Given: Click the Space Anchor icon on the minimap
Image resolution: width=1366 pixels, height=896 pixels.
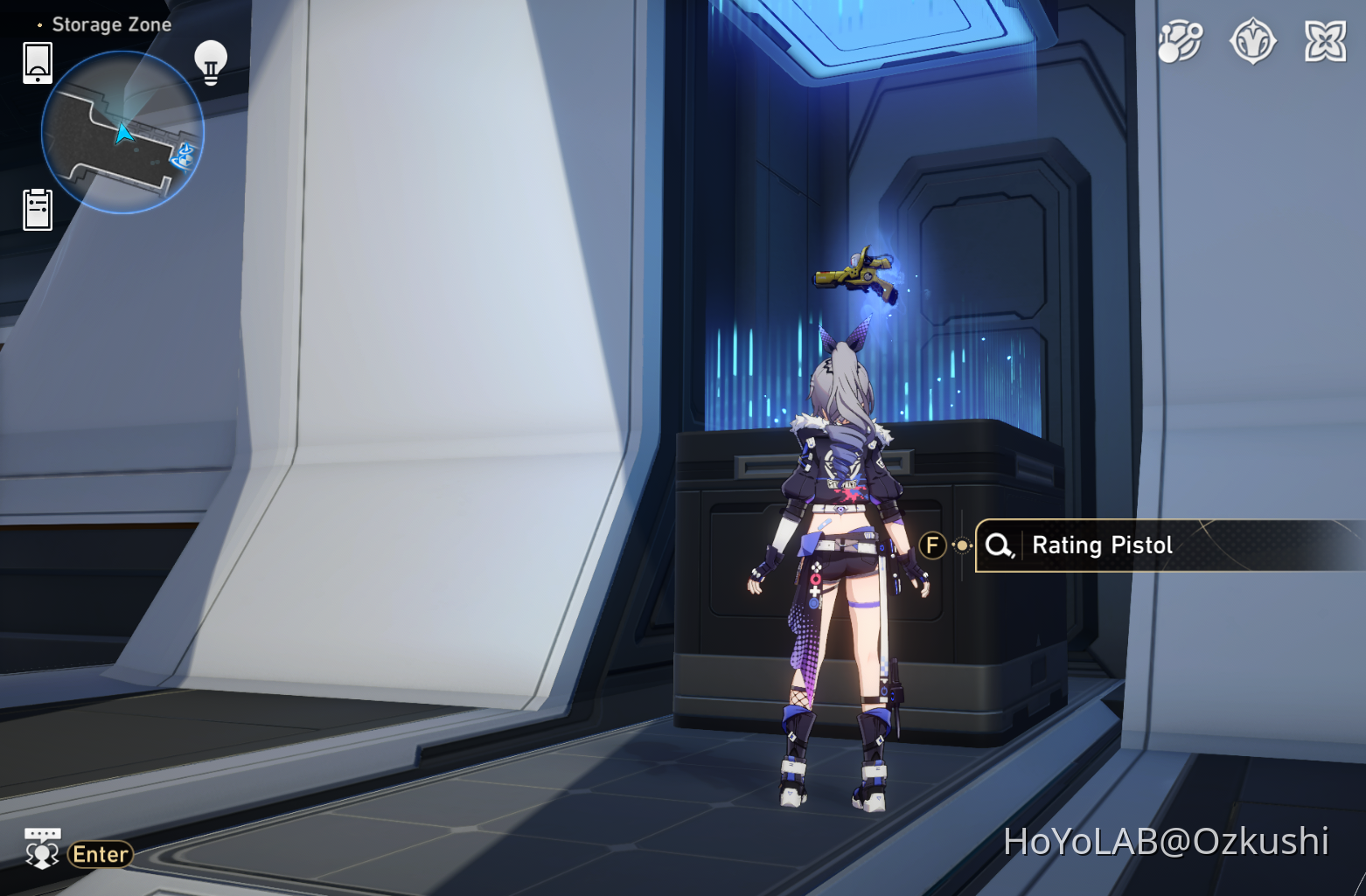Looking at the screenshot, I should point(182,156).
